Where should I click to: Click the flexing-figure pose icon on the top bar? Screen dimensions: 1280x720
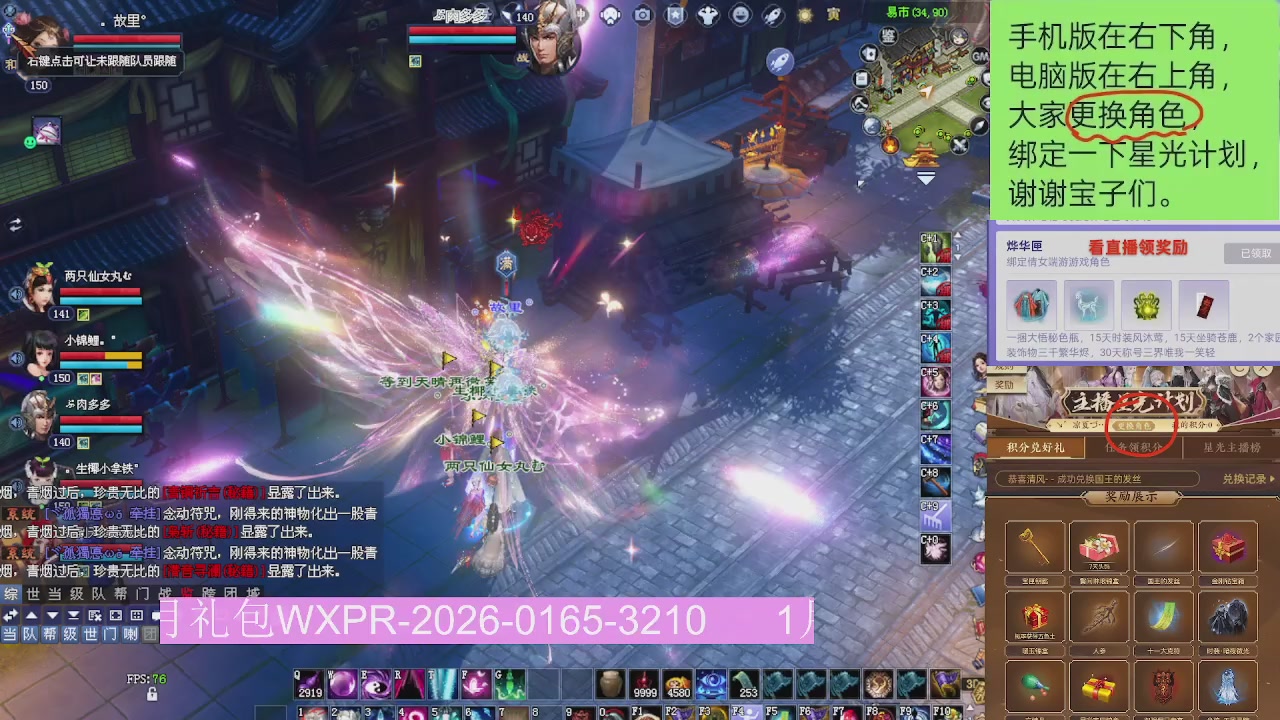pyautogui.click(x=708, y=15)
